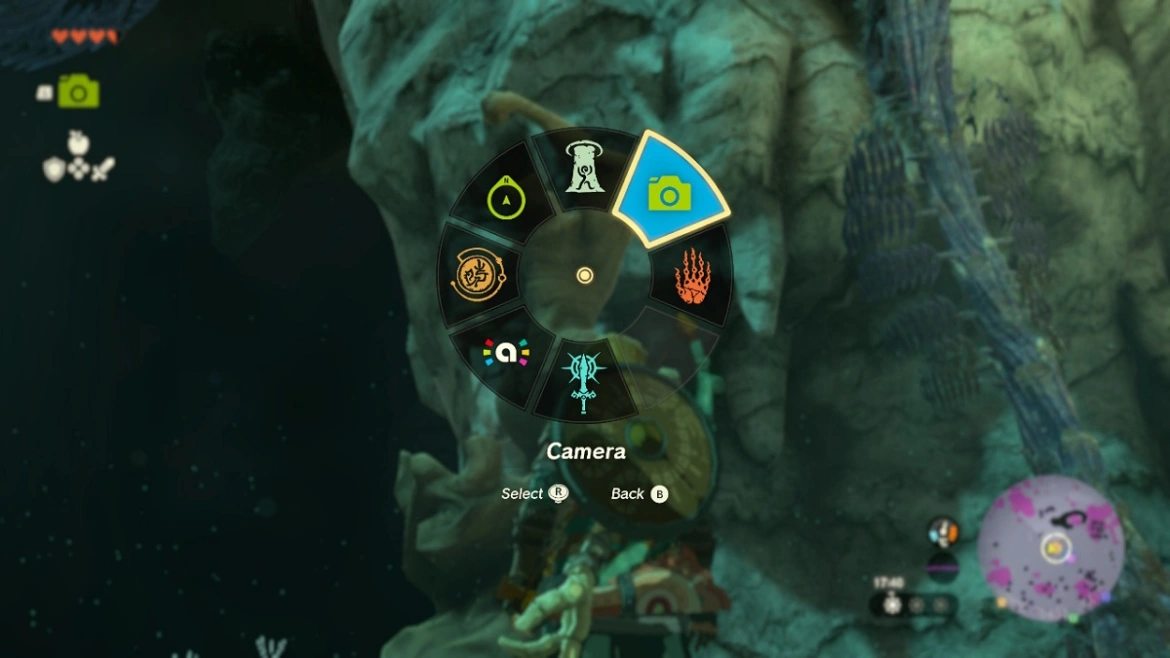The image size is (1170, 658).
Task: Click the green camera icon in the HUD
Action: click(78, 92)
